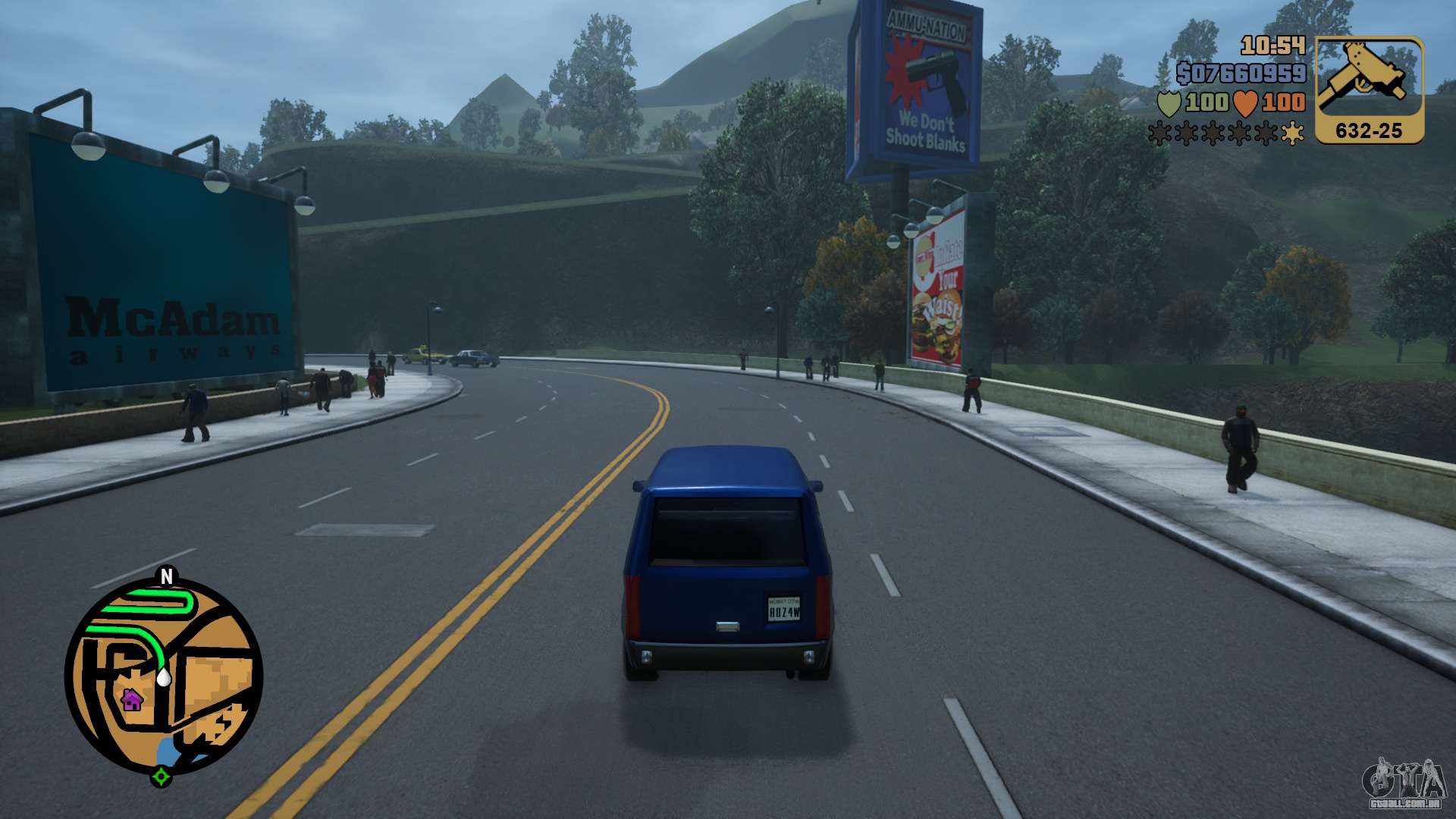Click the gold wanted level star

[x=1291, y=133]
